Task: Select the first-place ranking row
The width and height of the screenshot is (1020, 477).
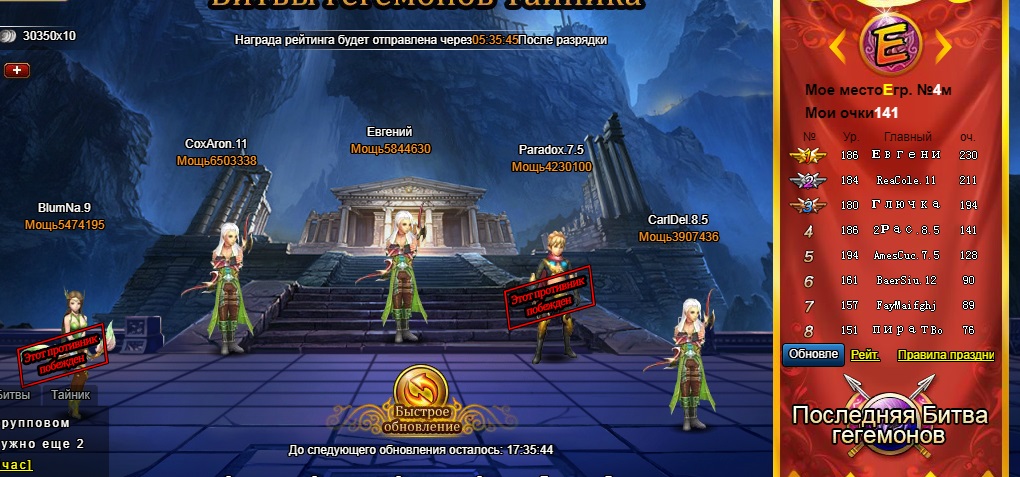Action: (x=888, y=155)
